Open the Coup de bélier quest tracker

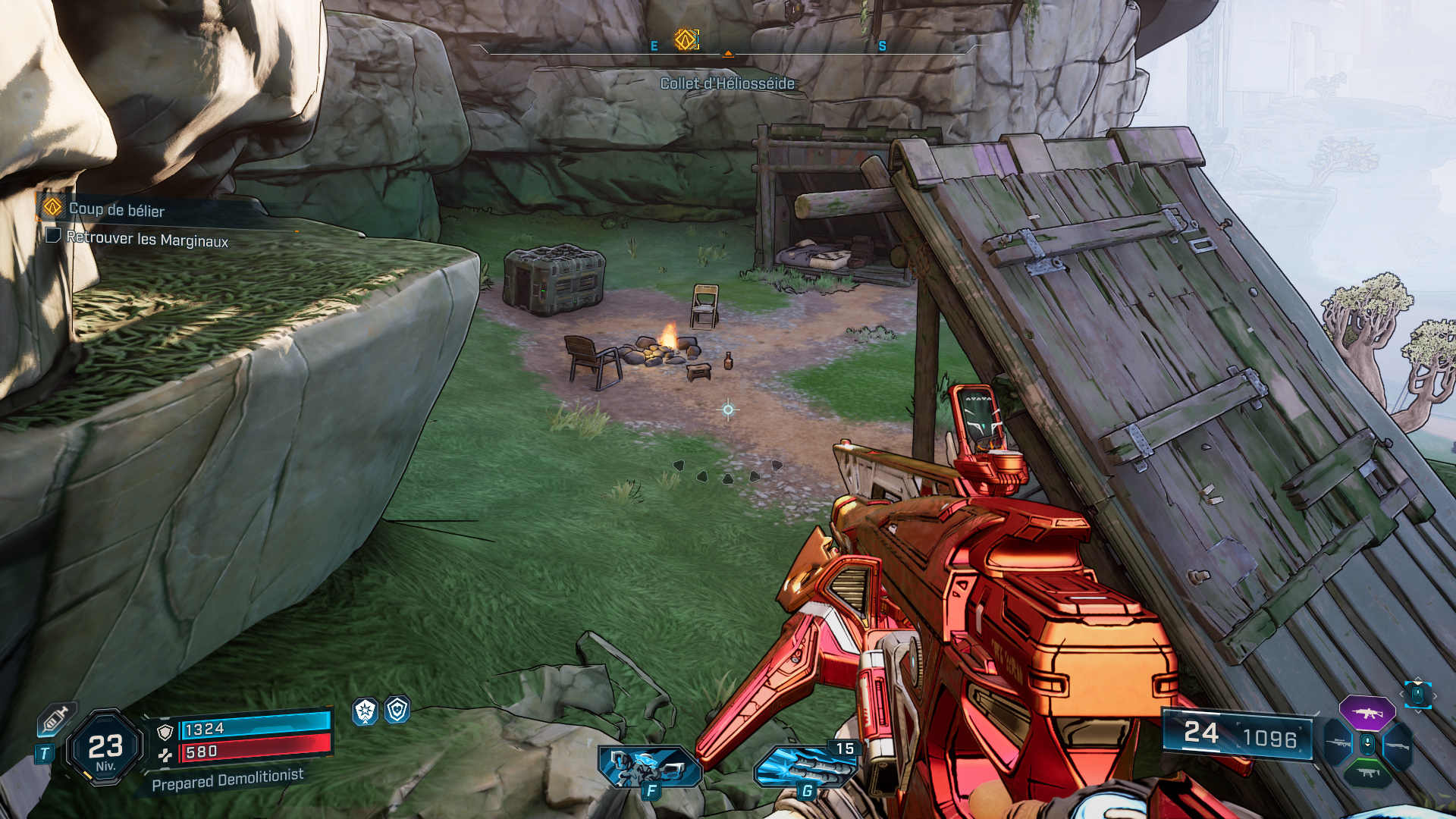(116, 209)
